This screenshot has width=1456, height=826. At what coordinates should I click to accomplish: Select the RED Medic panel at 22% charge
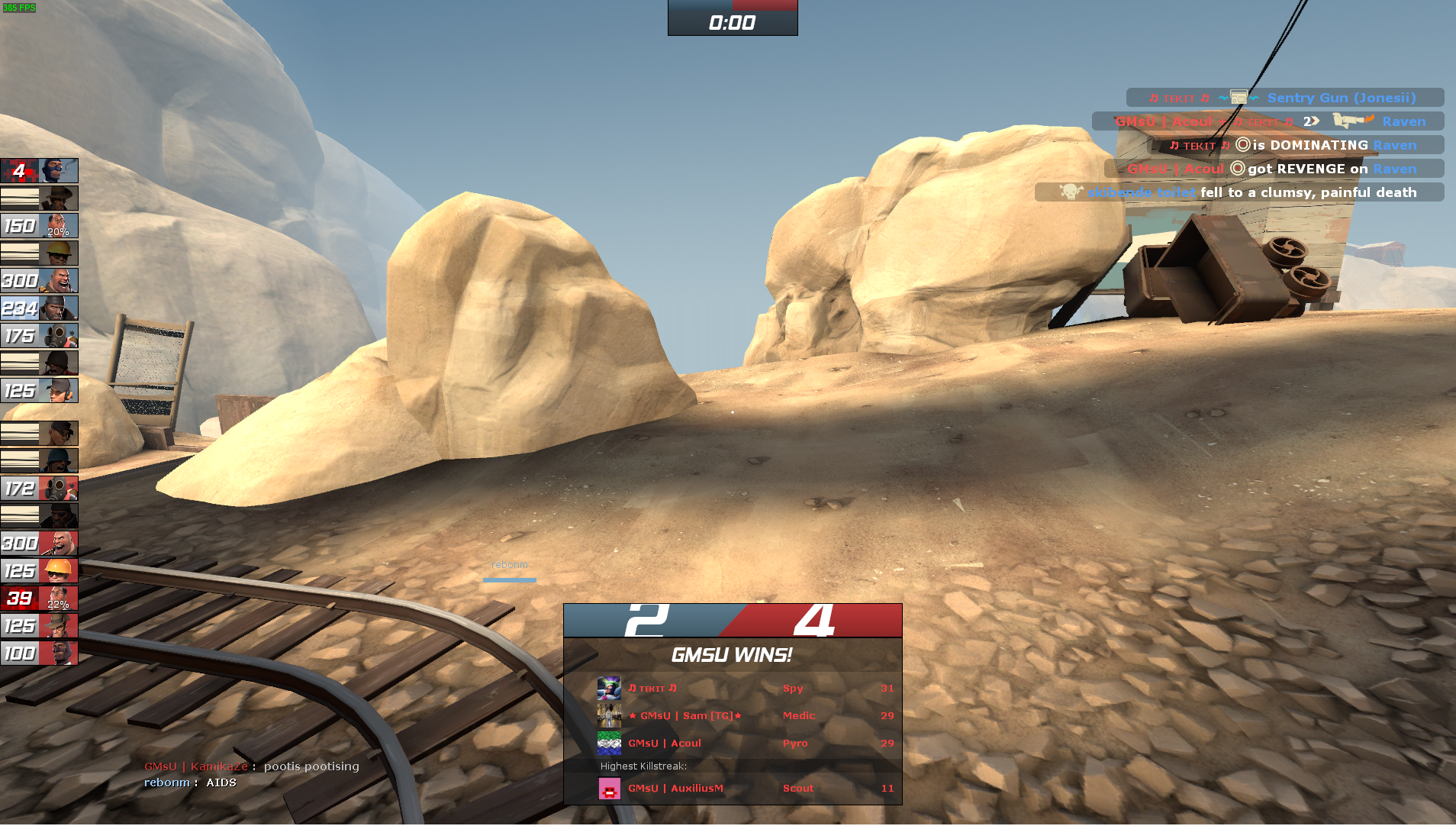(x=39, y=599)
